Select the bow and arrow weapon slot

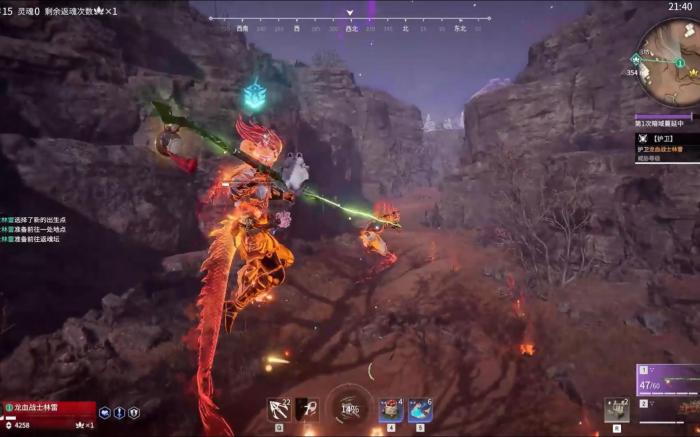click(279, 410)
